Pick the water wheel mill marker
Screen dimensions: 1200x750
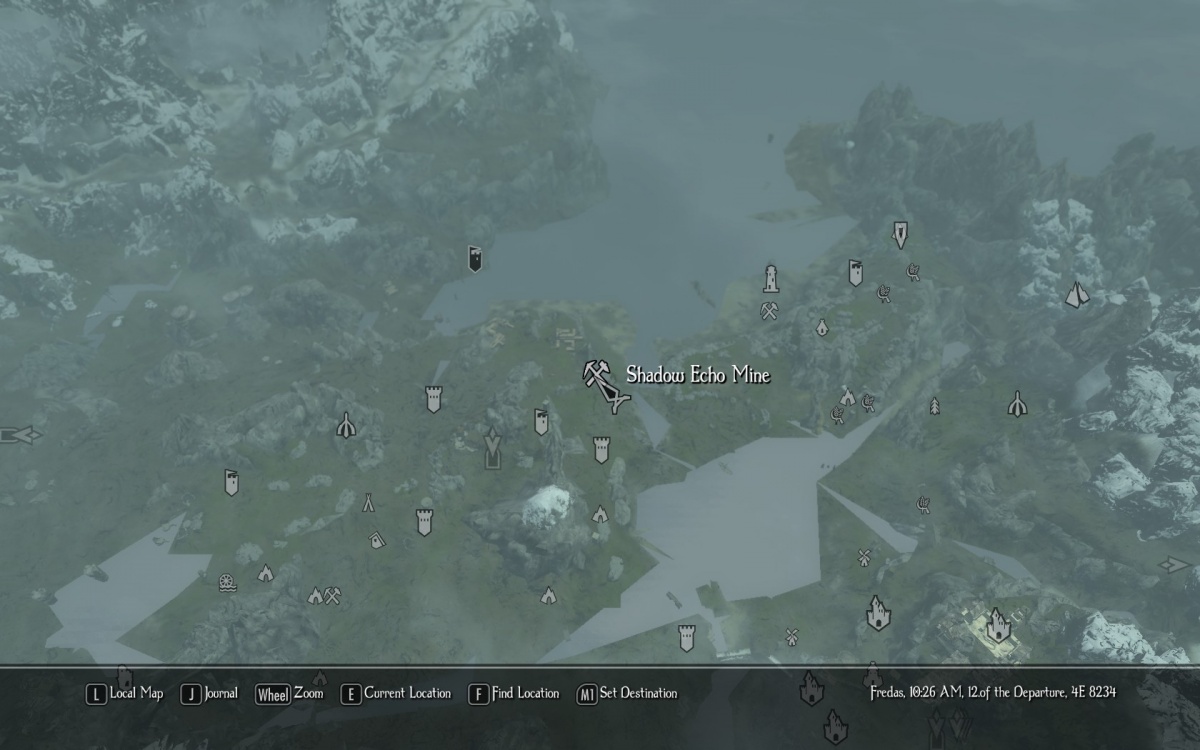click(x=228, y=581)
